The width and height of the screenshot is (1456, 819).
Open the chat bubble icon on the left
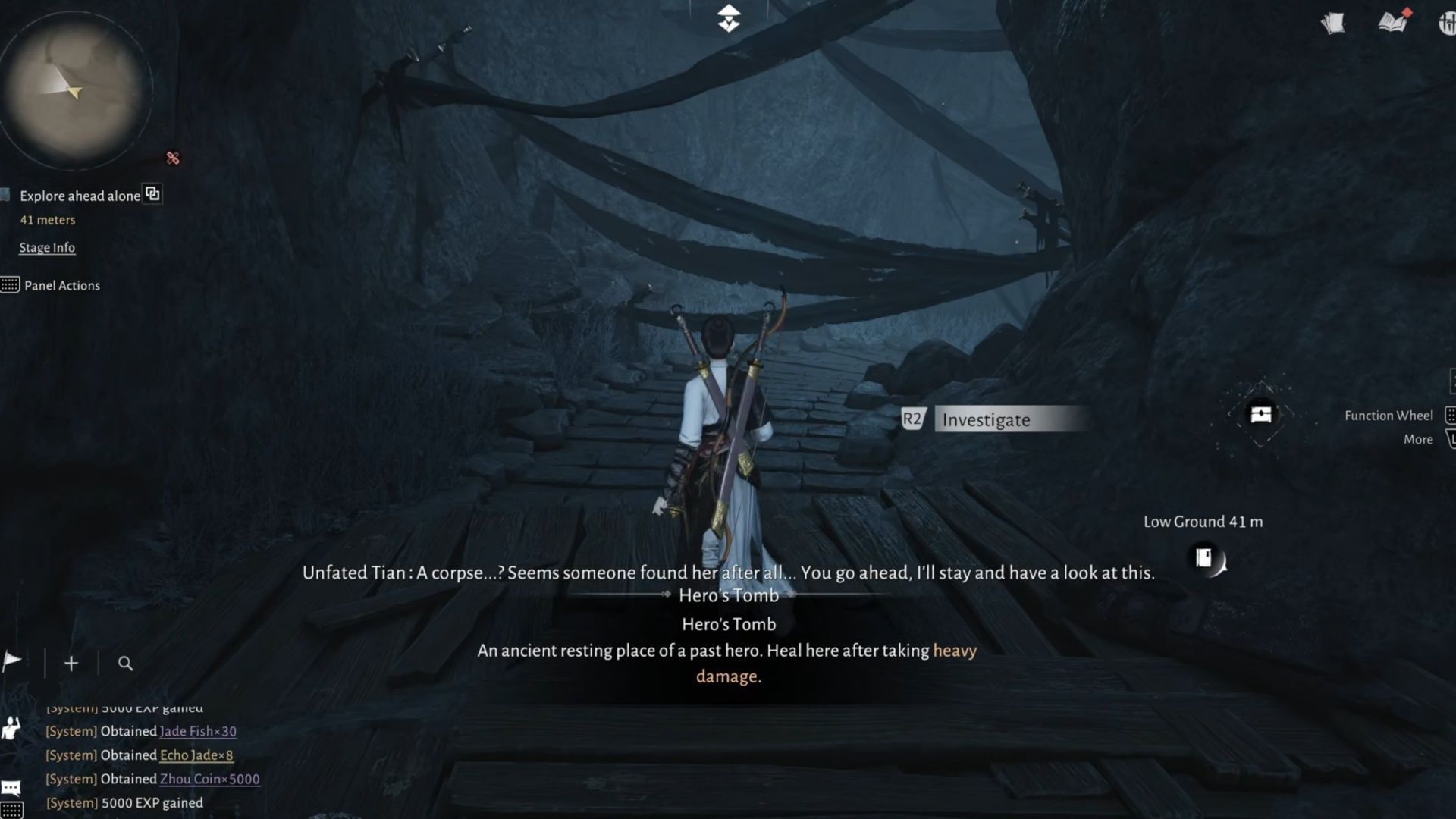(x=11, y=787)
